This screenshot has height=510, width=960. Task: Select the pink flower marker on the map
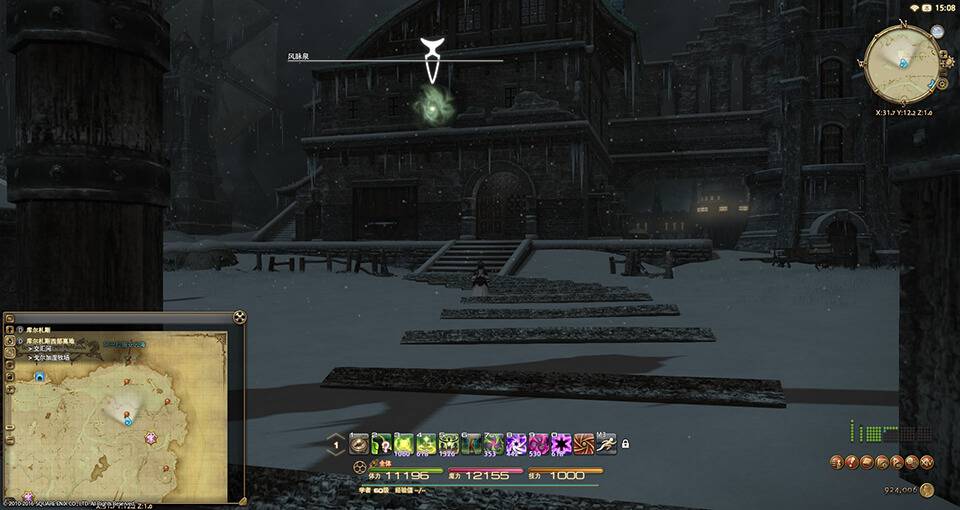pyautogui.click(x=151, y=438)
